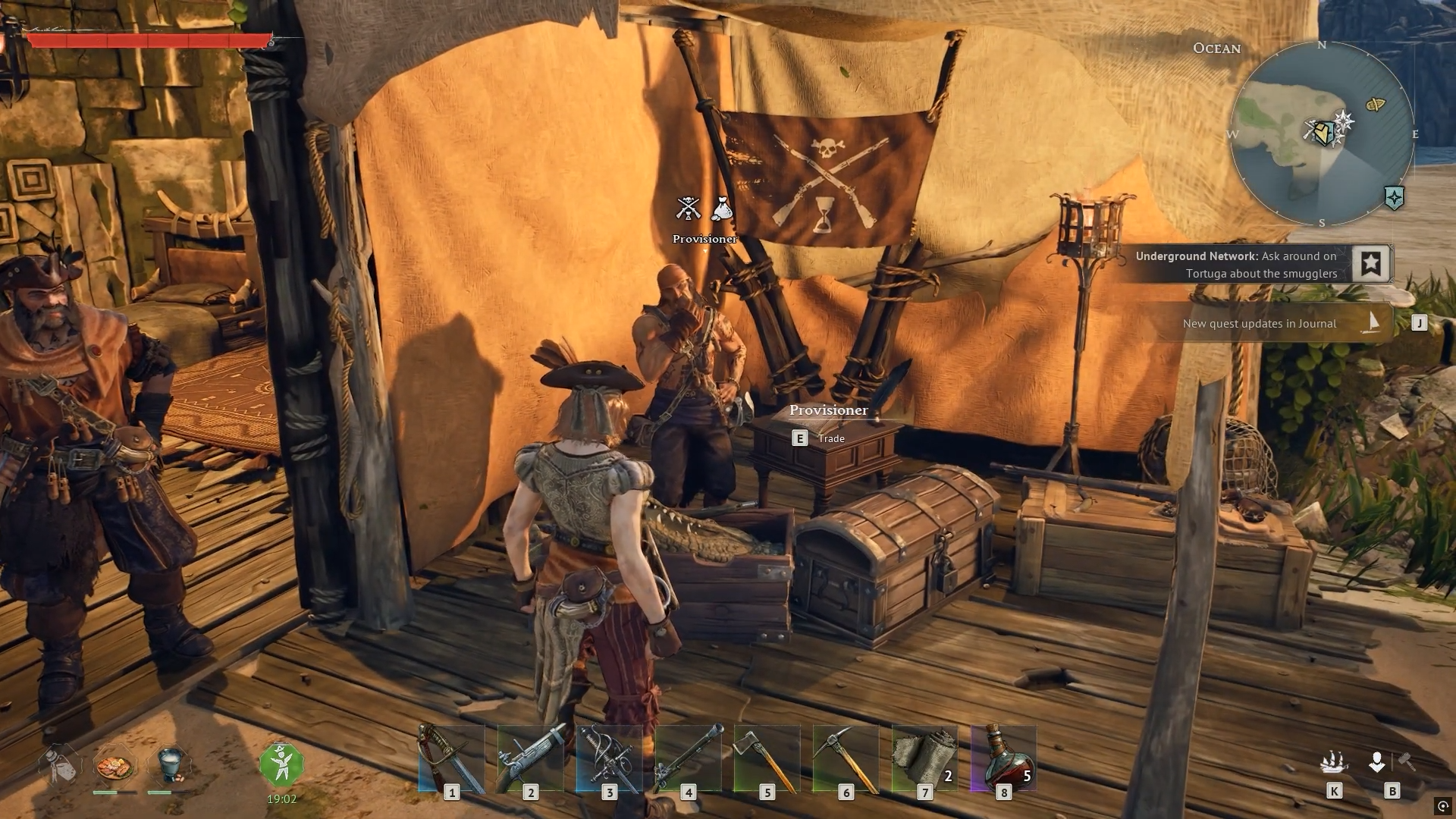Image resolution: width=1456 pixels, height=819 pixels.
Task: Equip the flintlock pistol in the hotbar
Action: coord(529,758)
